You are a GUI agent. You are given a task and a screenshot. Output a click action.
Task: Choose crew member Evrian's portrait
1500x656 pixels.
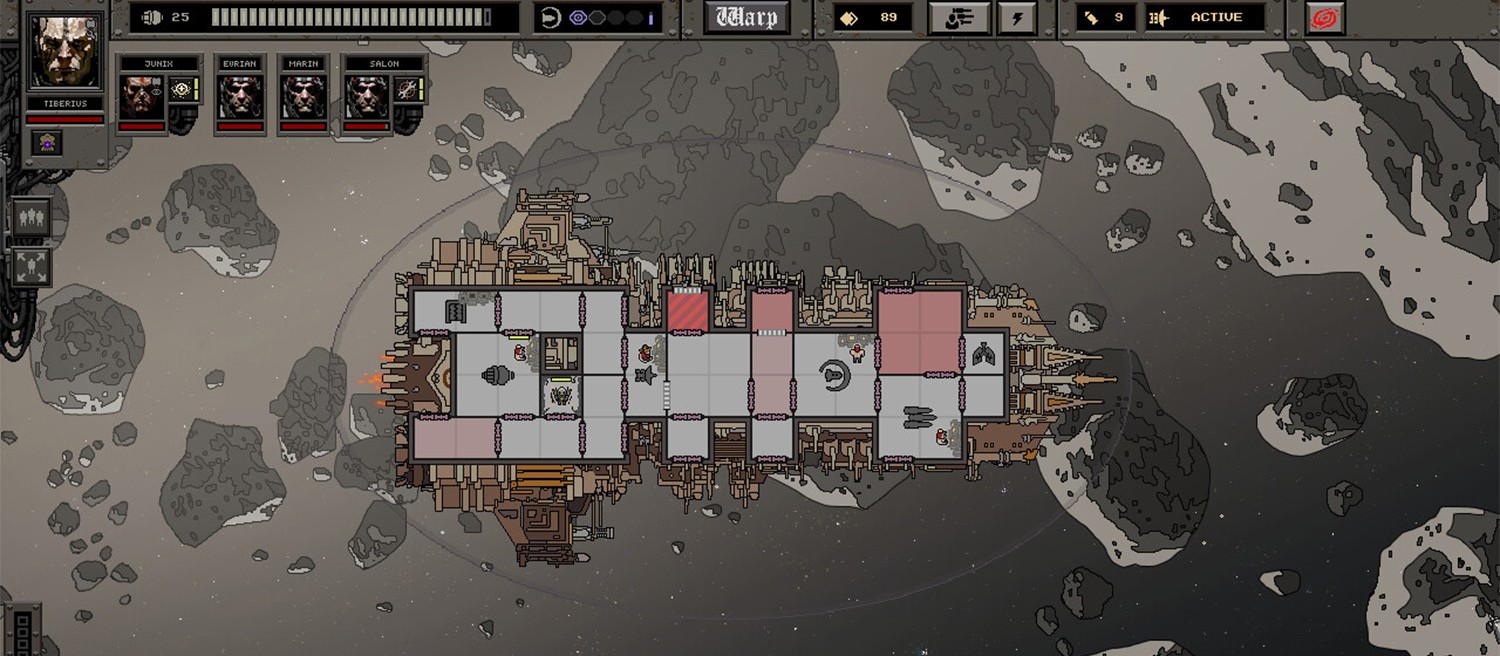pyautogui.click(x=240, y=97)
